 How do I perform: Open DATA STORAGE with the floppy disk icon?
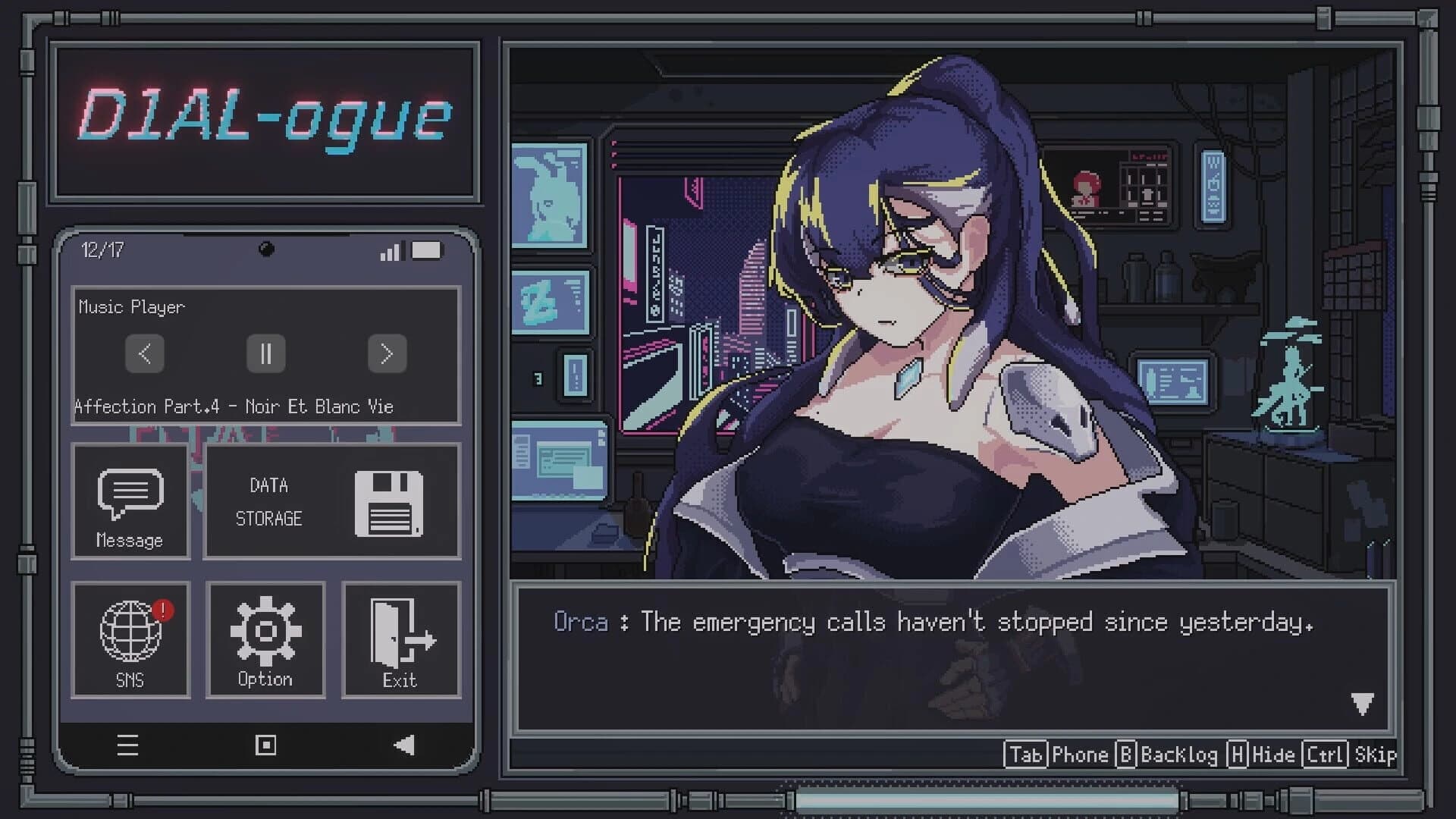point(331,502)
